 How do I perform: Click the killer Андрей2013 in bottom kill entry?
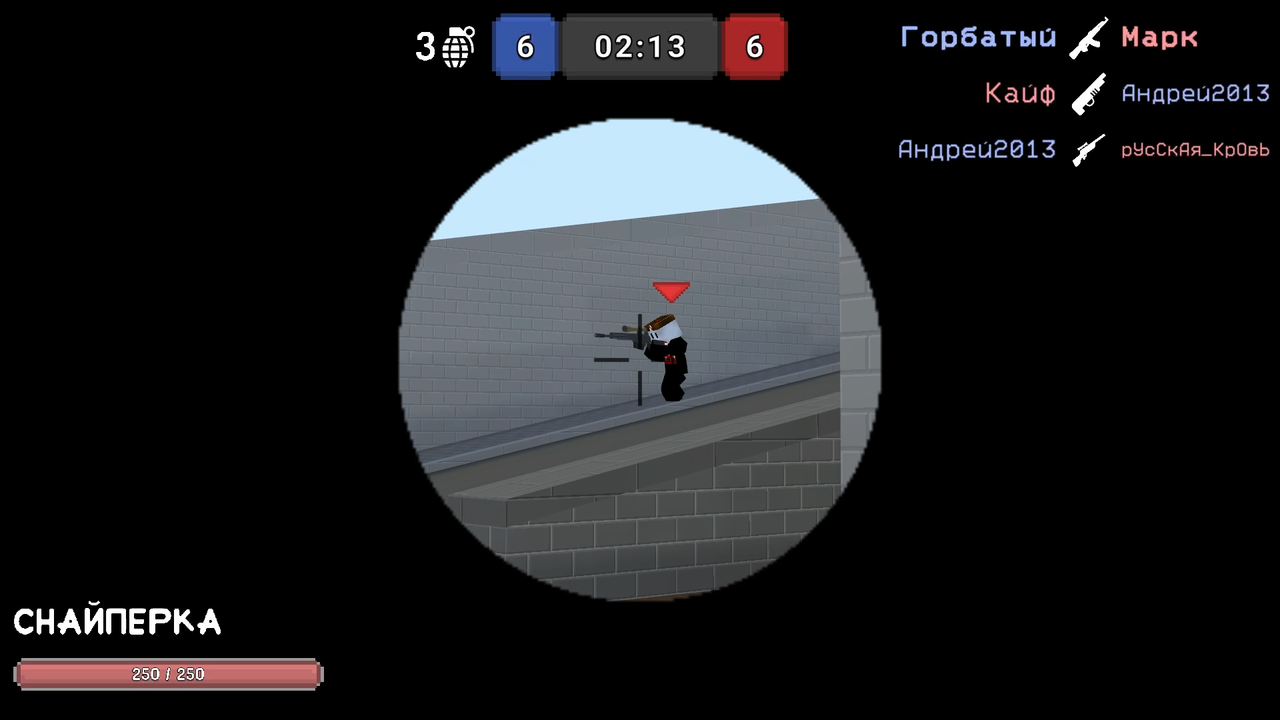point(977,149)
